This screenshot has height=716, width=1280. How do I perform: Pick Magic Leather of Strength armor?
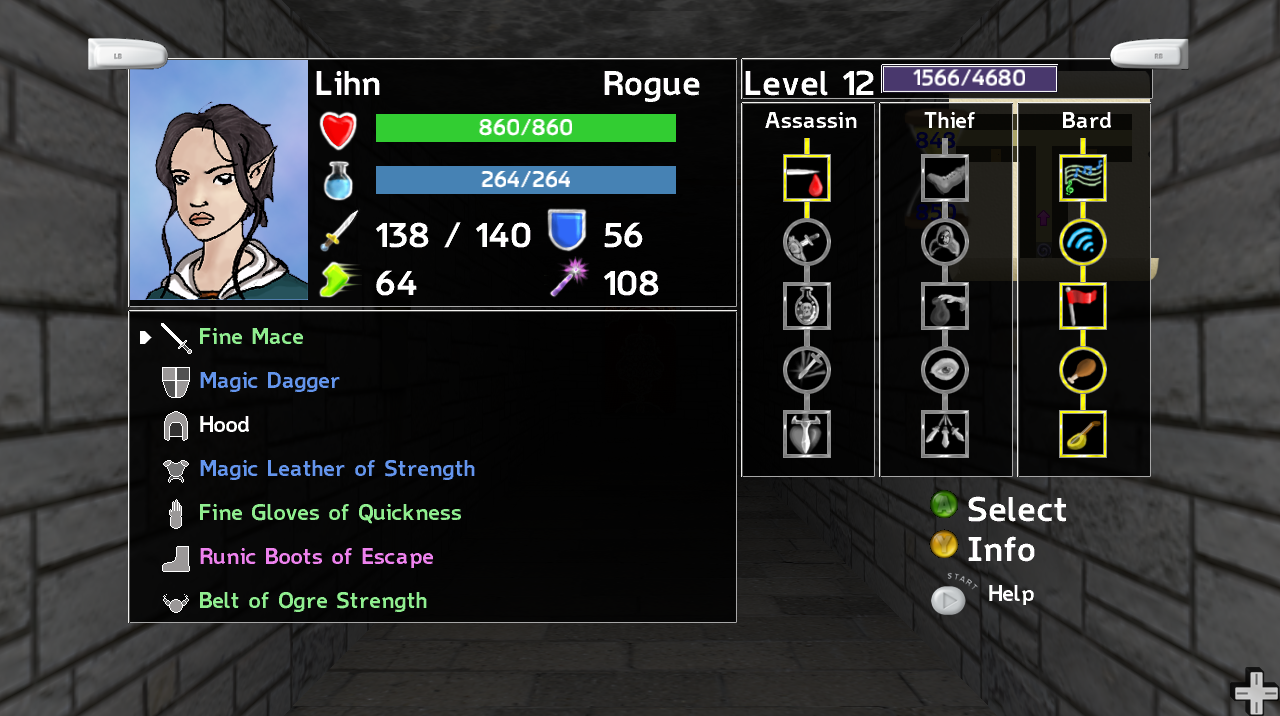[x=336, y=469]
